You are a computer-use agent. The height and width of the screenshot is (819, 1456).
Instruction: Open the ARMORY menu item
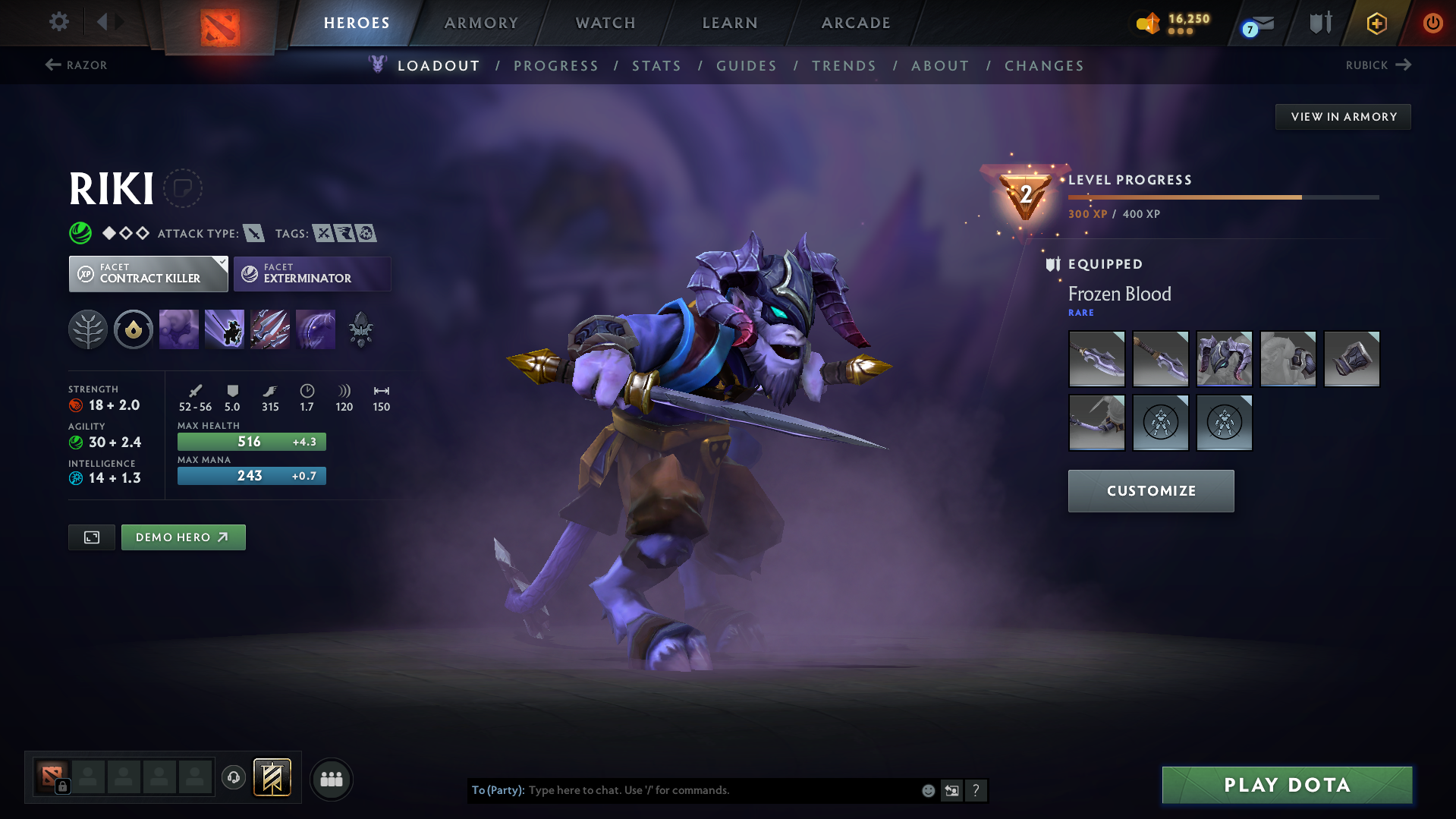[x=481, y=23]
